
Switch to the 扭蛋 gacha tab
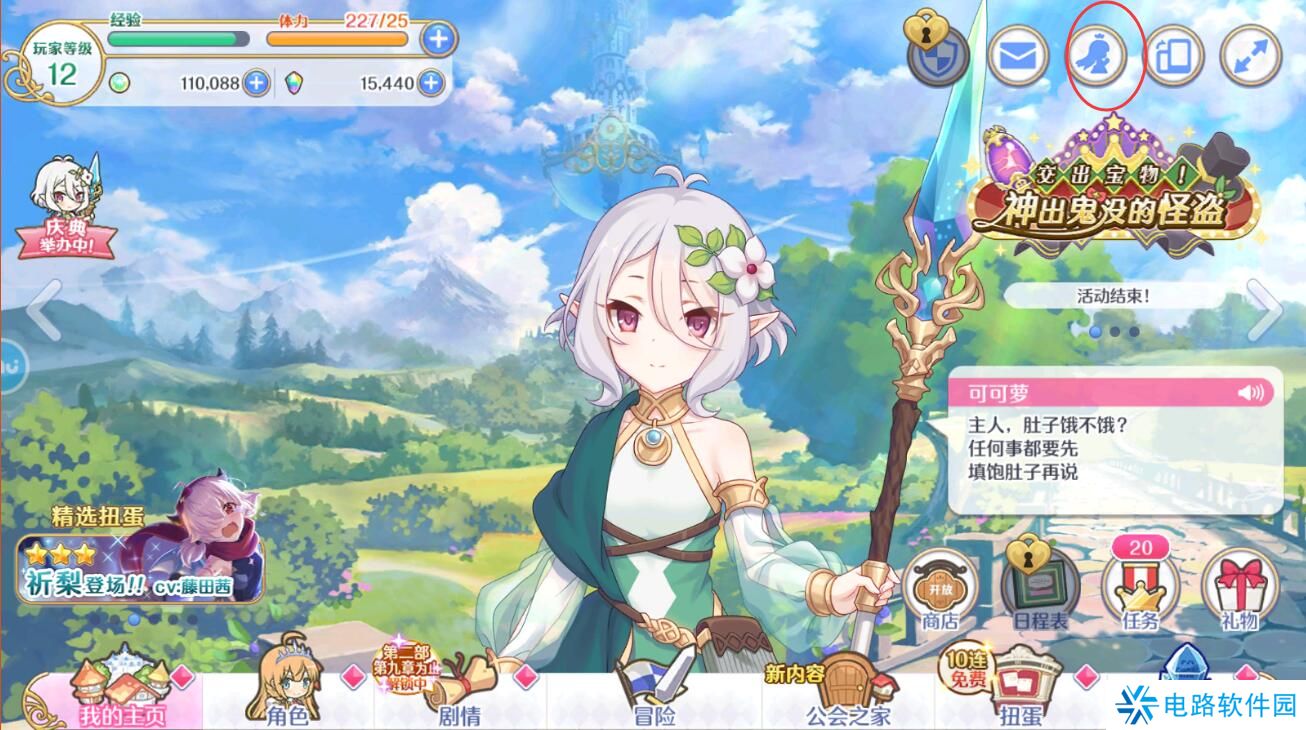pos(1020,698)
